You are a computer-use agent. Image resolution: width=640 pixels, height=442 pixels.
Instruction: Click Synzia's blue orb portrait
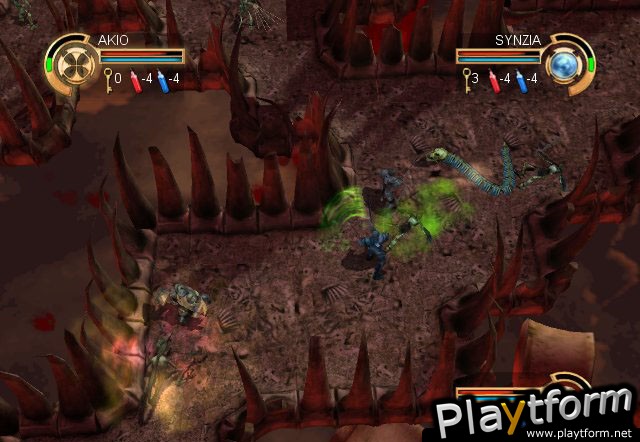tap(567, 62)
